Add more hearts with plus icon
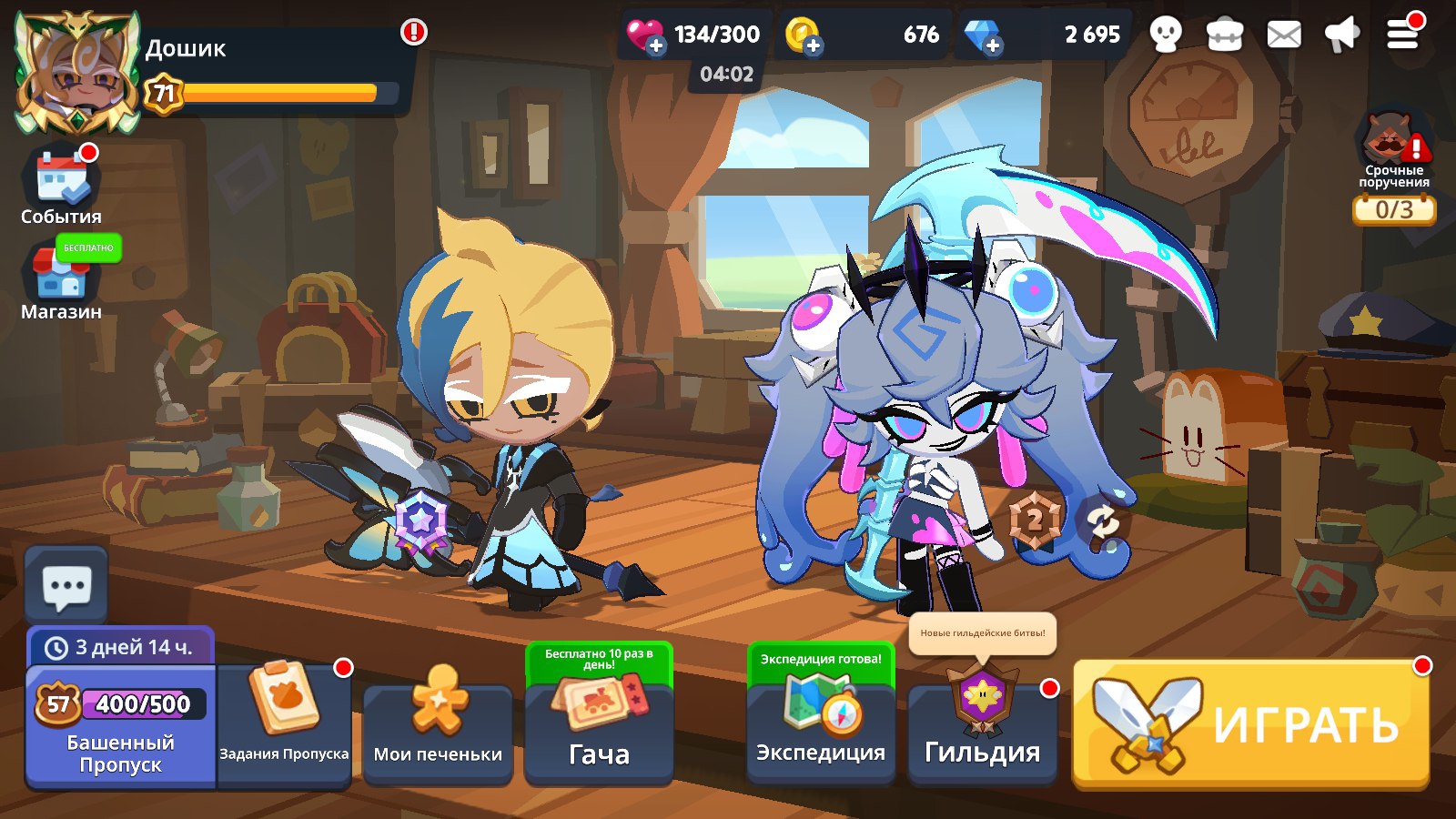Image resolution: width=1456 pixels, height=819 pixels. (x=655, y=45)
